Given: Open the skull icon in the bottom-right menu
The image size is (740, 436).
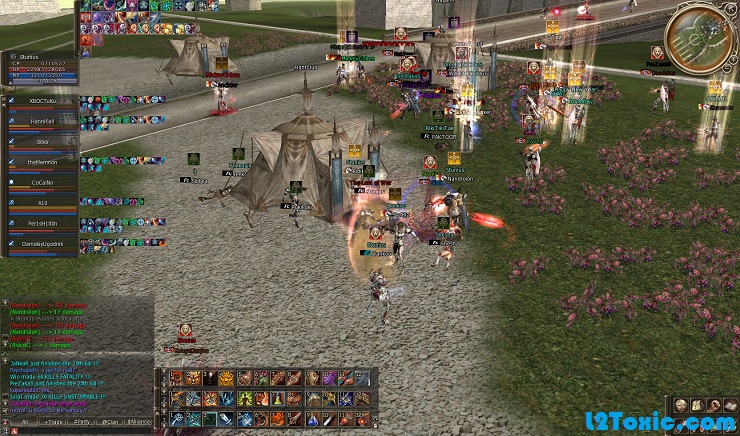Looking at the screenshot, I should tap(680, 404).
